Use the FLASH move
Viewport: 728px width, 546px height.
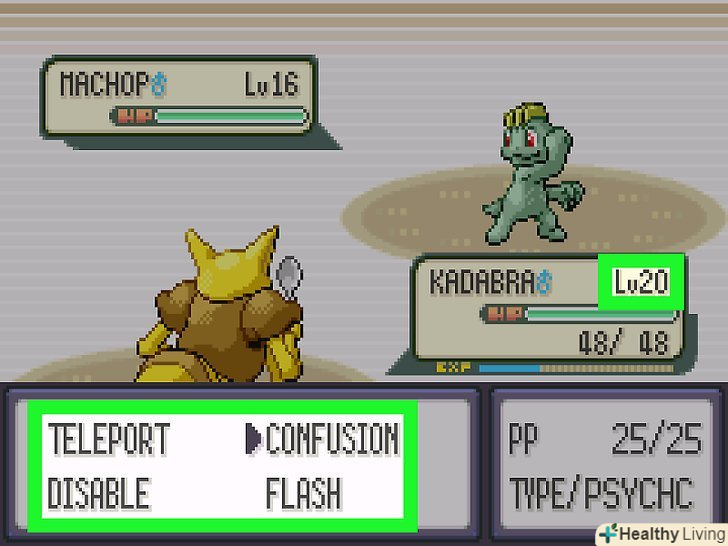(x=303, y=493)
